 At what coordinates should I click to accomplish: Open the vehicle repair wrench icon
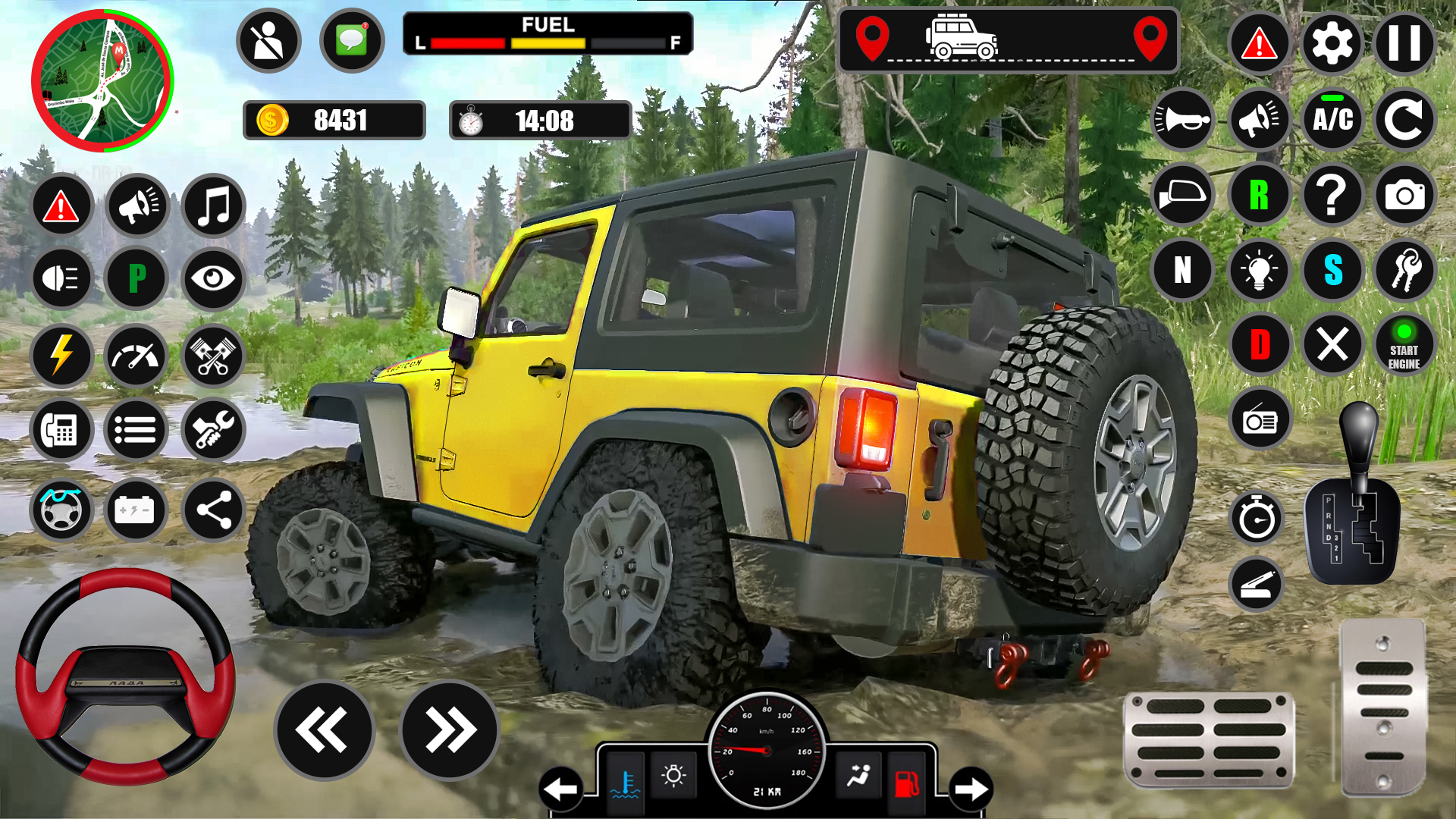pyautogui.click(x=212, y=429)
